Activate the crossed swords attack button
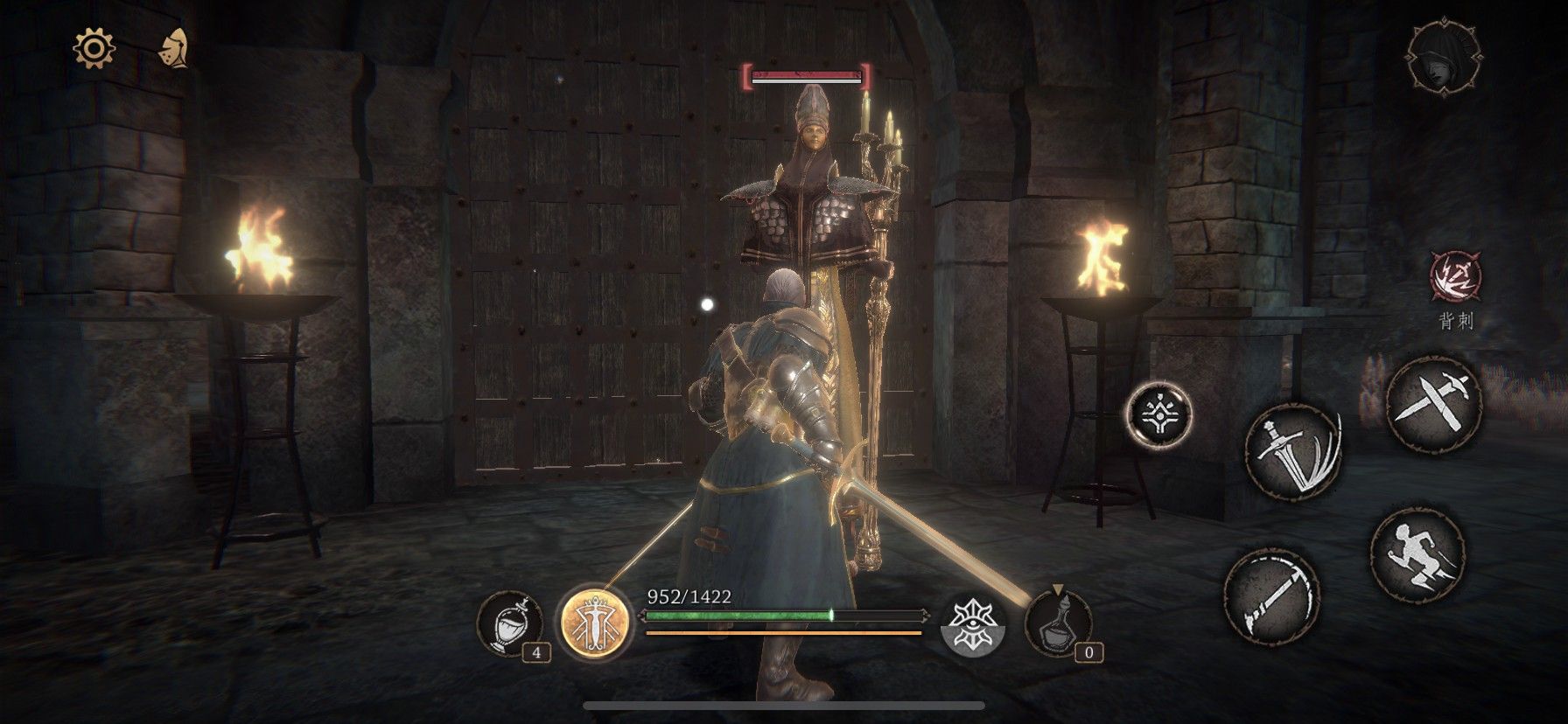 pyautogui.click(x=1433, y=404)
